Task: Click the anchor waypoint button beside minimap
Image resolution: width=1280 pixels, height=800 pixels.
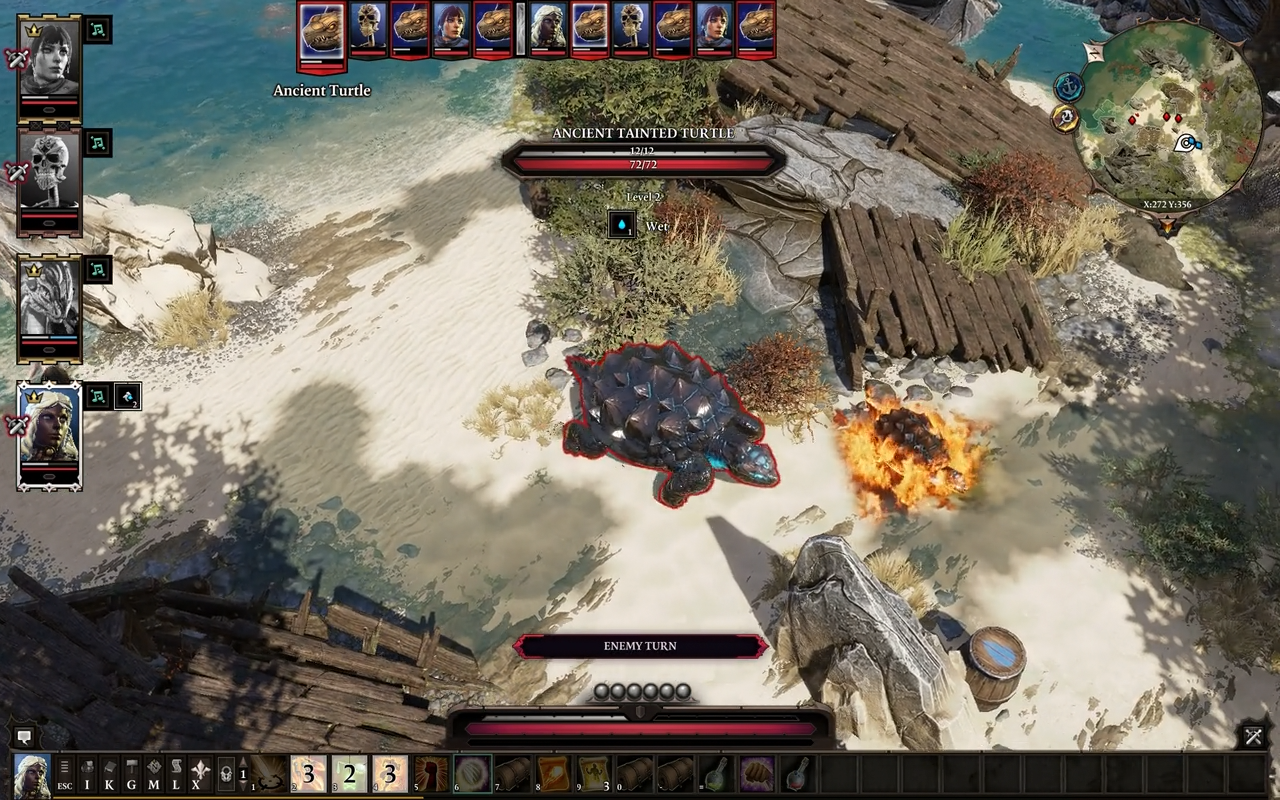Action: click(1069, 87)
